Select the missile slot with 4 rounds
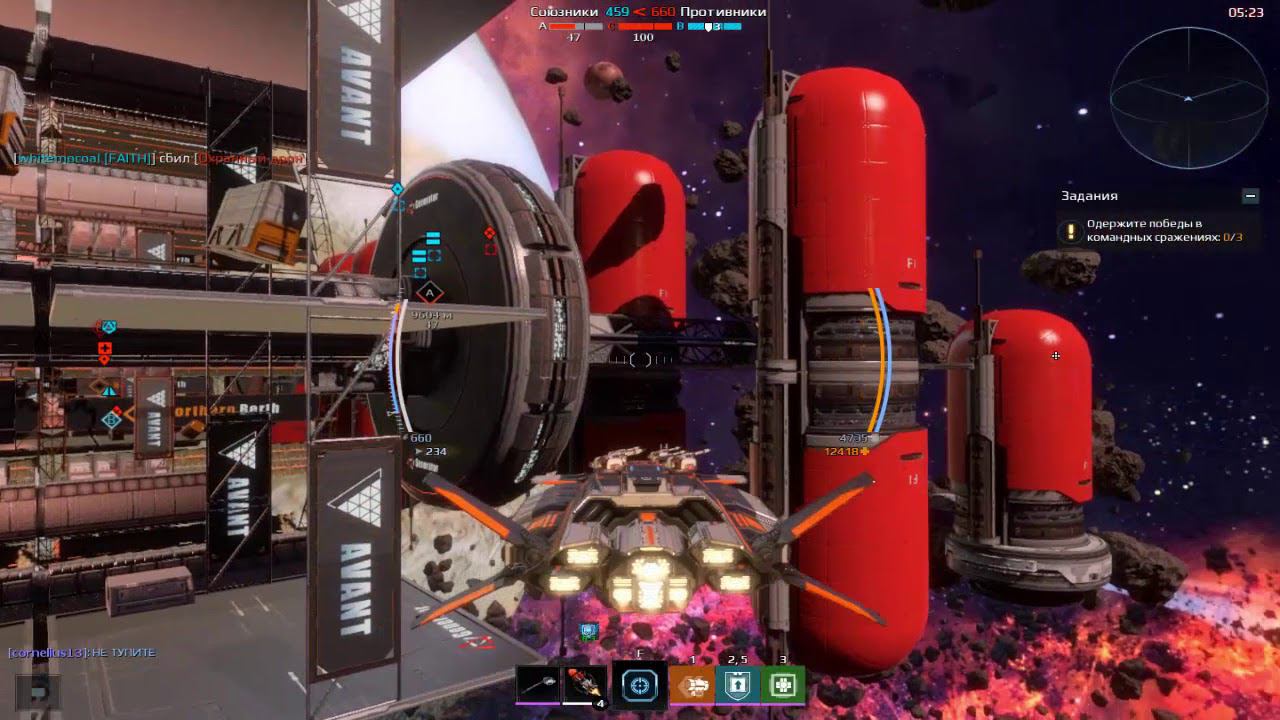 (x=585, y=685)
